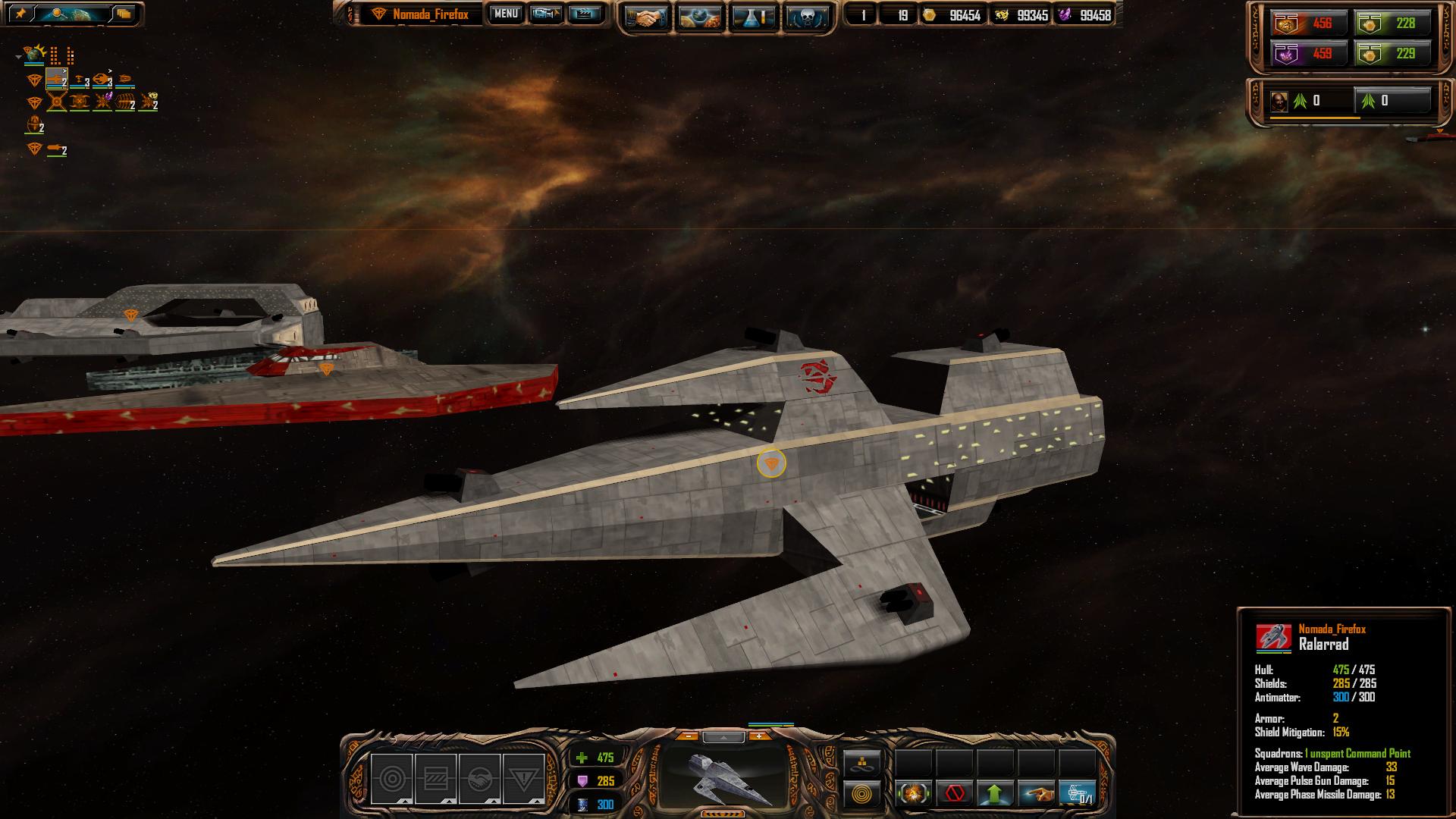This screenshot has height=819, width=1456.
Task: Open the MENU button
Action: tap(505, 14)
